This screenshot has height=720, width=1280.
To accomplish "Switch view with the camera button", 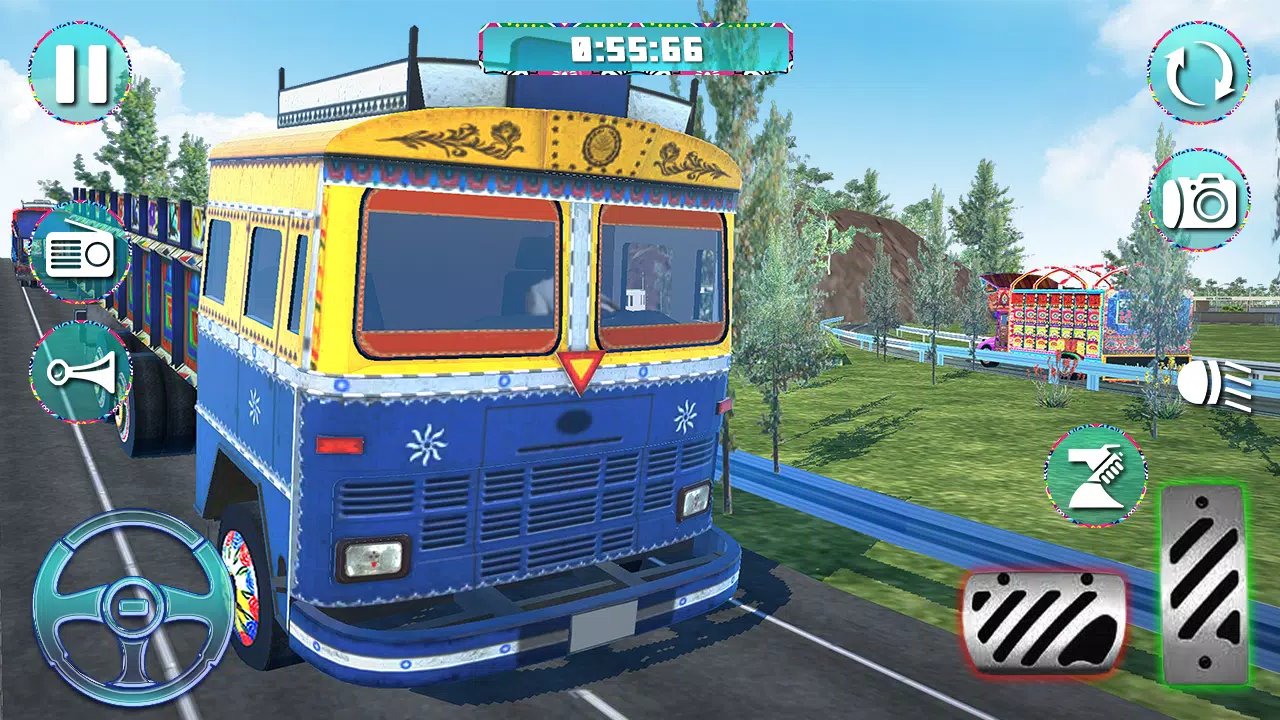I will pyautogui.click(x=1198, y=201).
